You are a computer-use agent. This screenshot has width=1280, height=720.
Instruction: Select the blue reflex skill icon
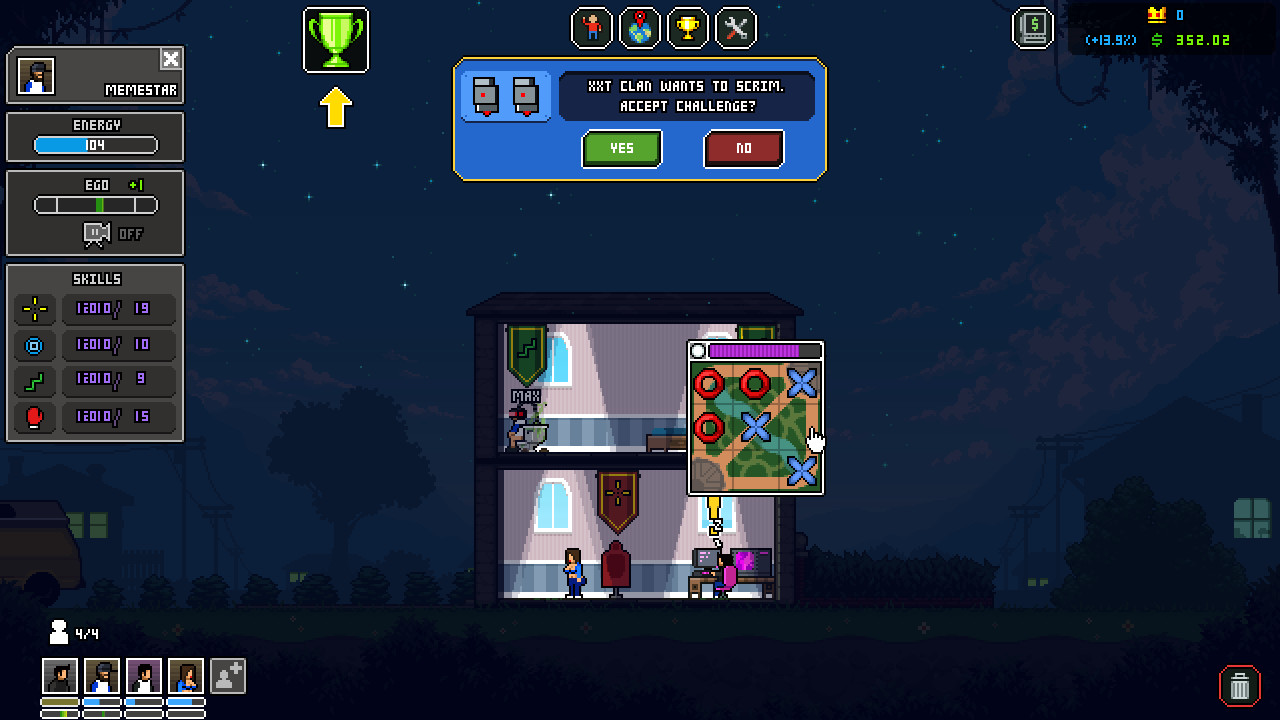coord(34,345)
